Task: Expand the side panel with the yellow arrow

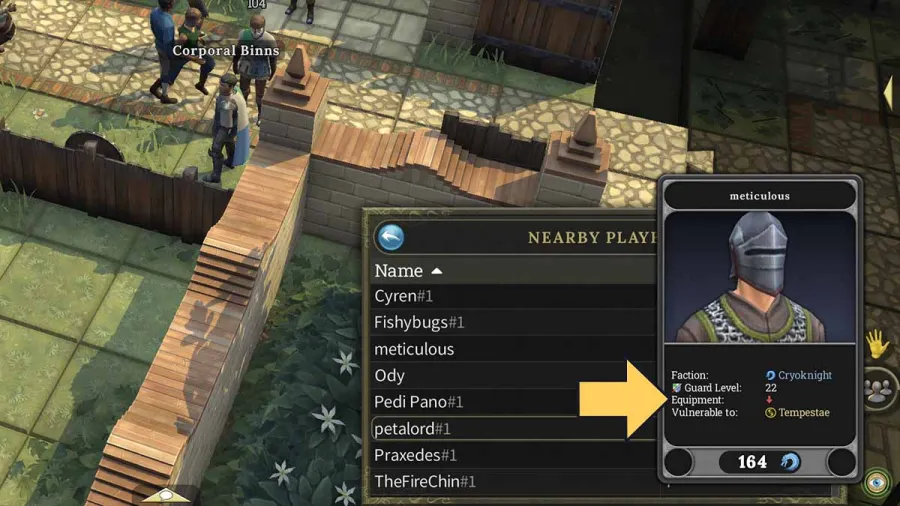Action: (x=887, y=91)
